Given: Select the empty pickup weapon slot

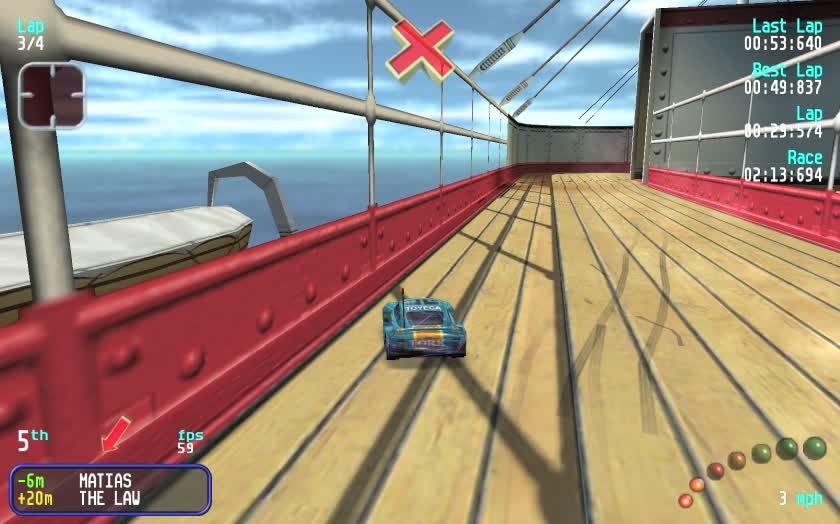Looking at the screenshot, I should coord(52,94).
